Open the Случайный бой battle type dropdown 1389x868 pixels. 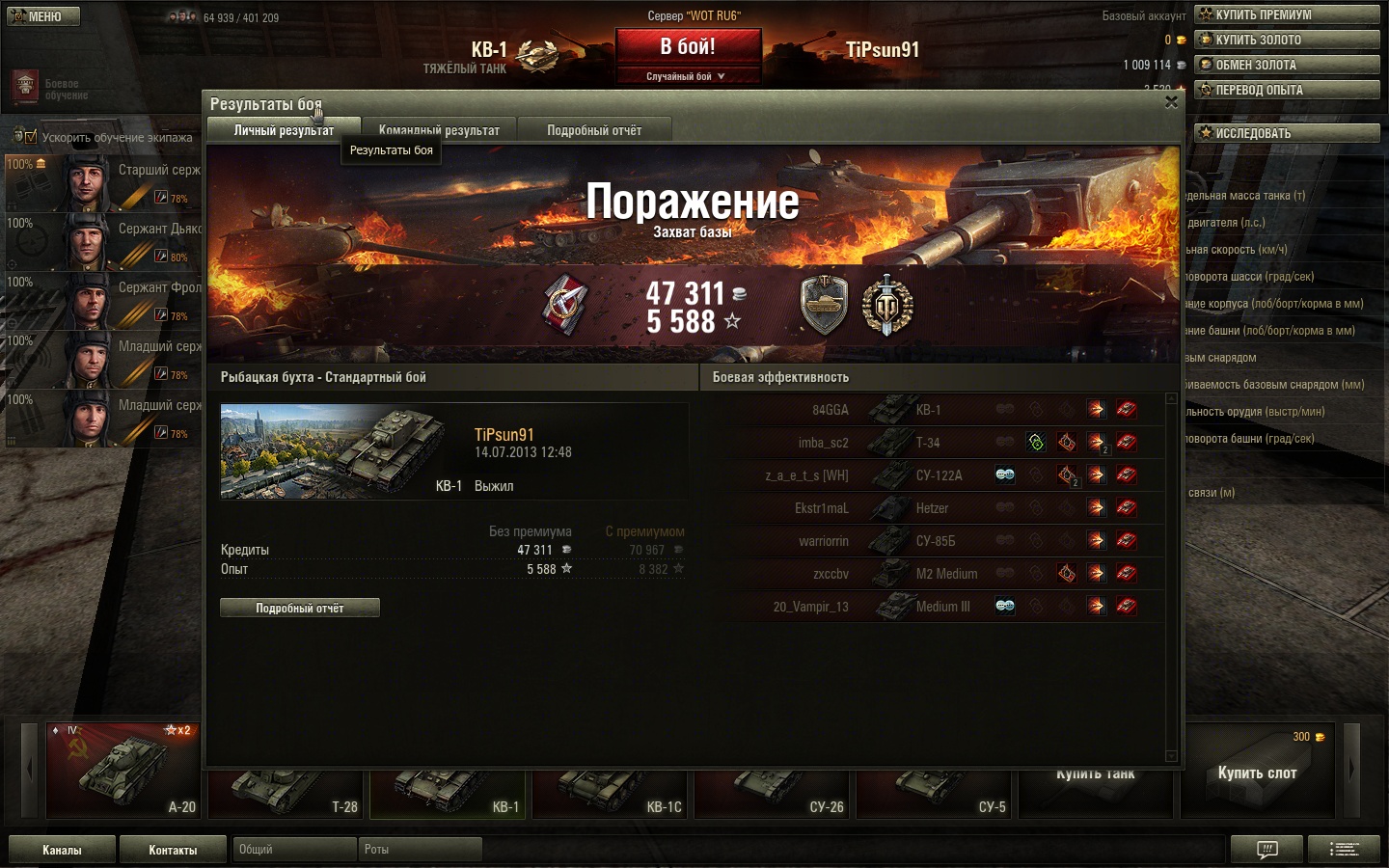click(x=686, y=76)
